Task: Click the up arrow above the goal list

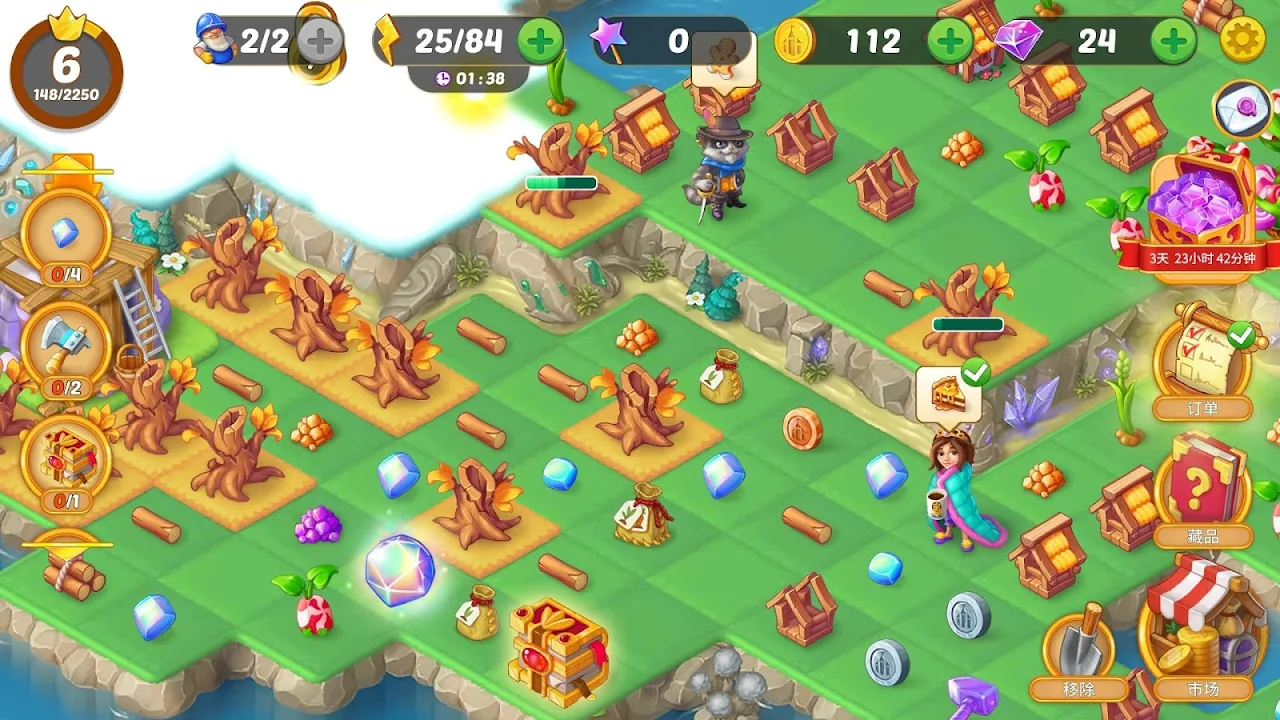Action: 67,166
